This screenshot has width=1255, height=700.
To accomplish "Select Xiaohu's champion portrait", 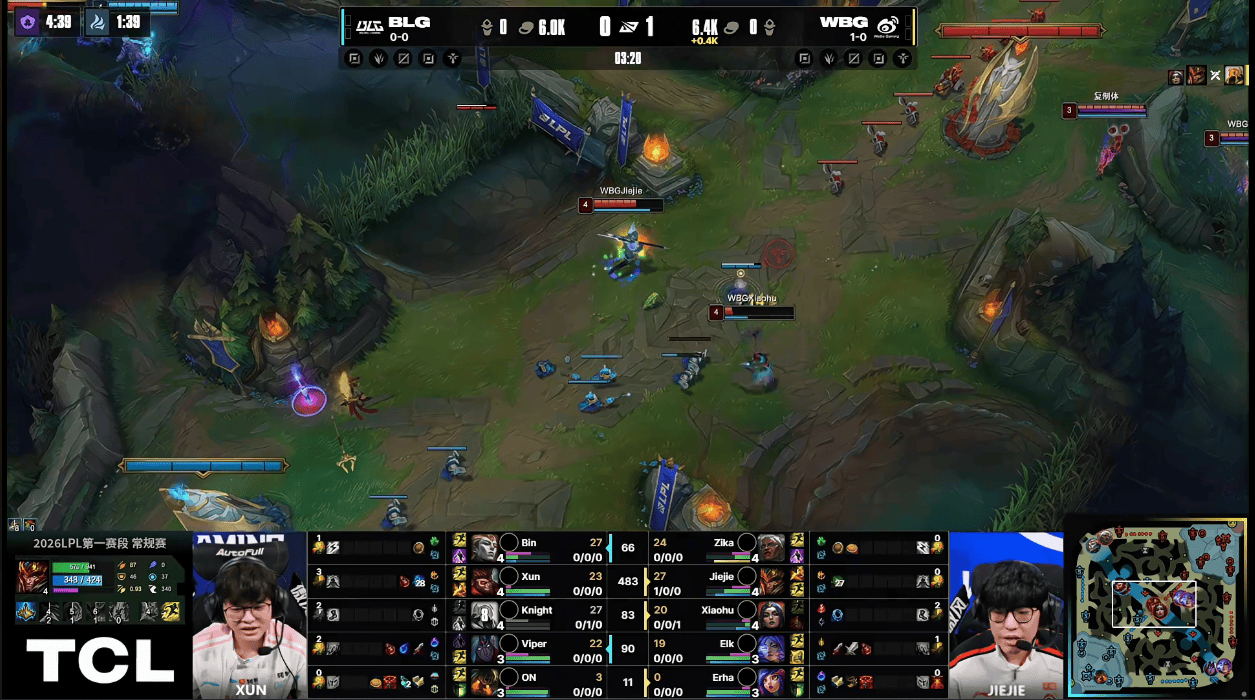I will [x=770, y=614].
